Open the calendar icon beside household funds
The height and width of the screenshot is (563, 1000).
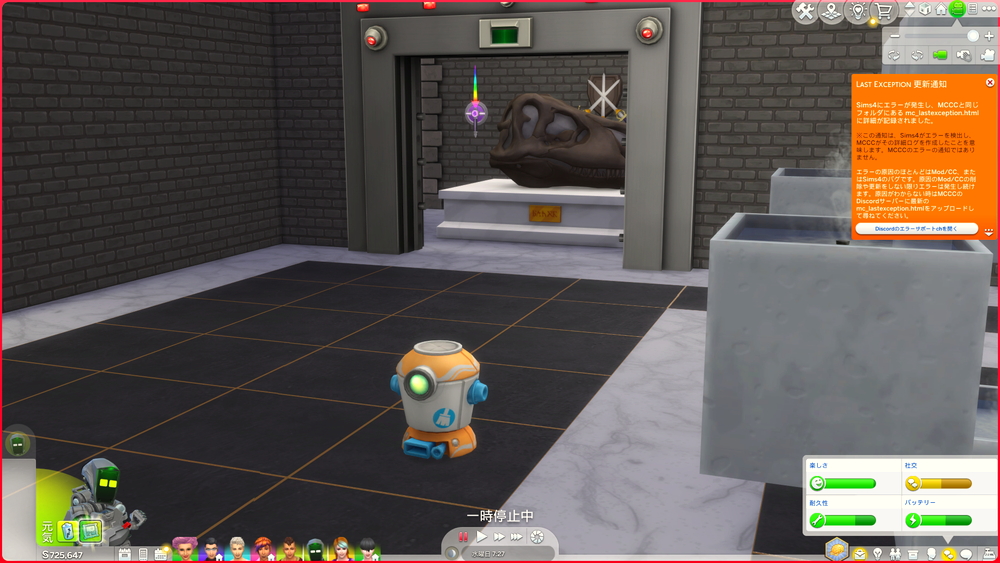pos(125,553)
